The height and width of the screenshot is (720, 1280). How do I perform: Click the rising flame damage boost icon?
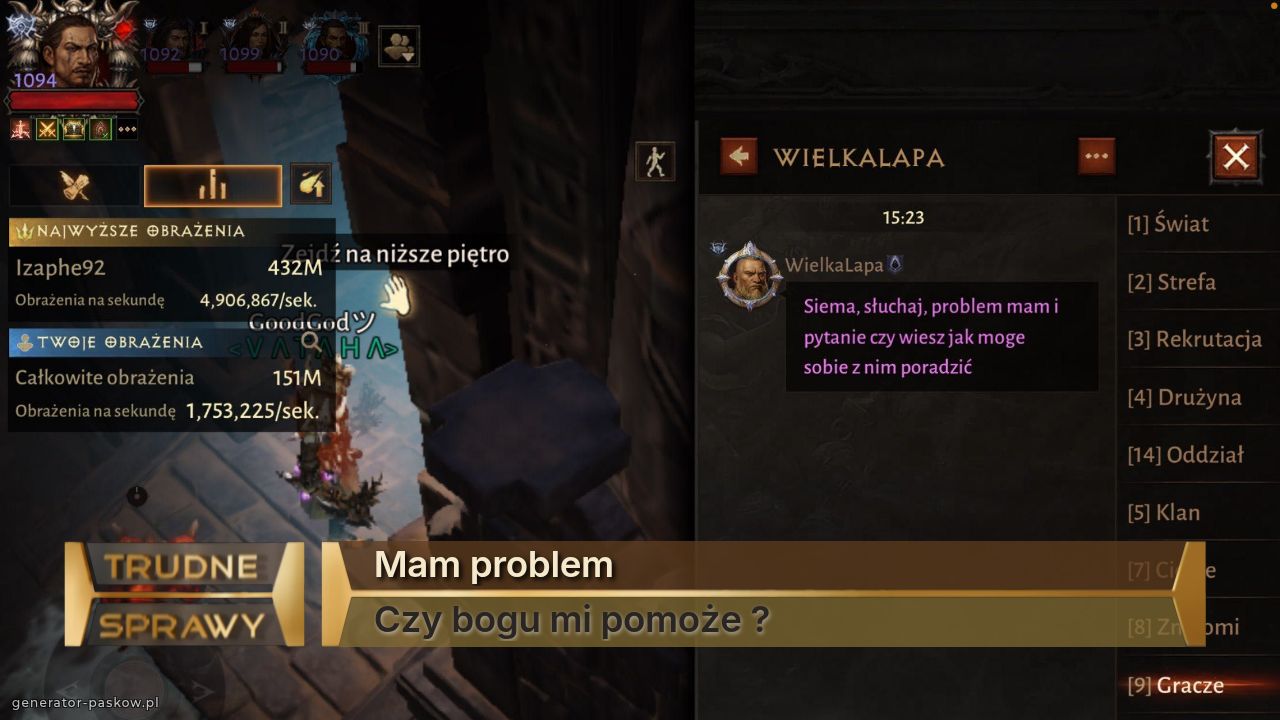pos(310,184)
